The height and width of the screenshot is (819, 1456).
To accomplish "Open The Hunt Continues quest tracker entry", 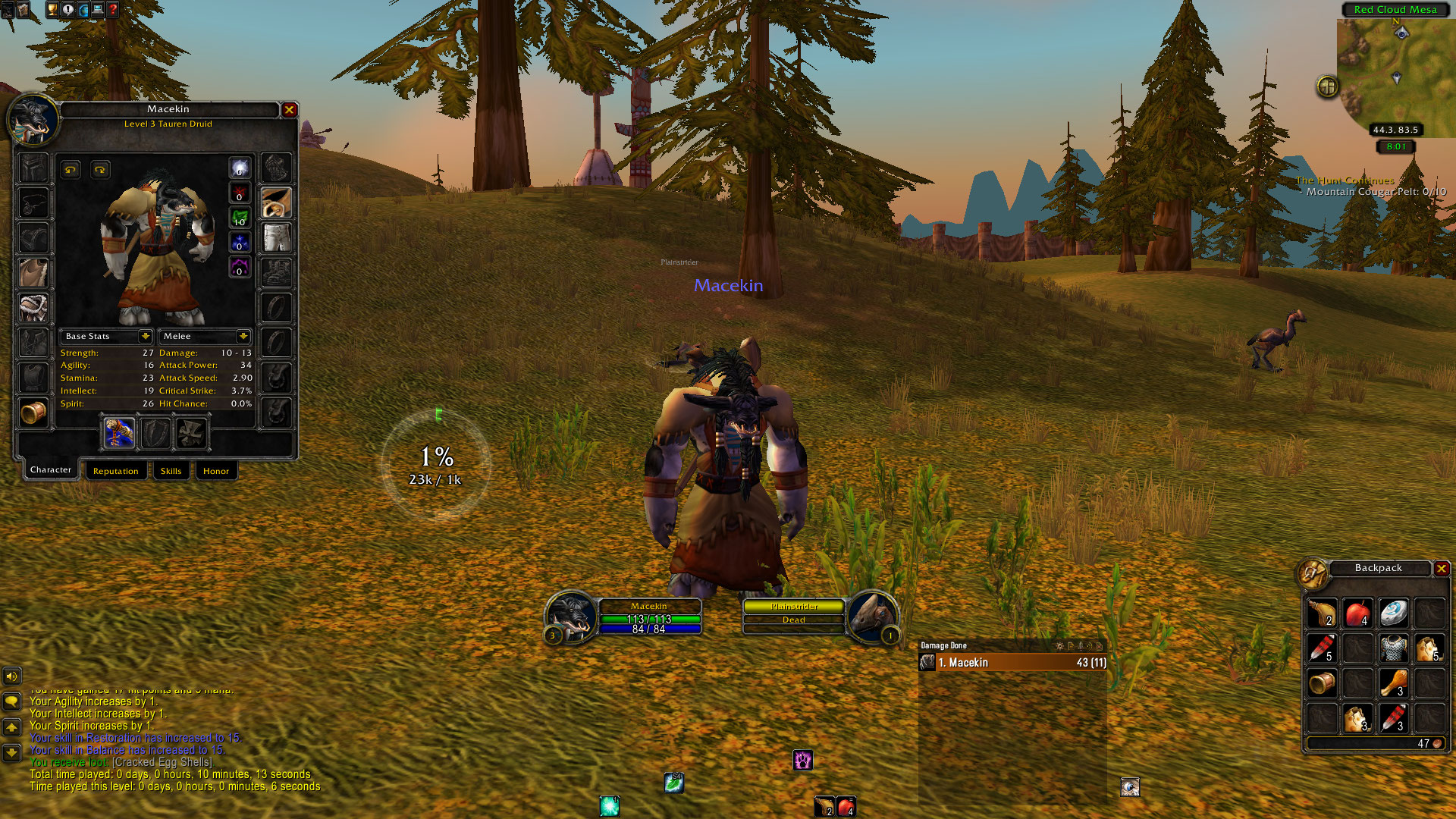I will pyautogui.click(x=1345, y=180).
